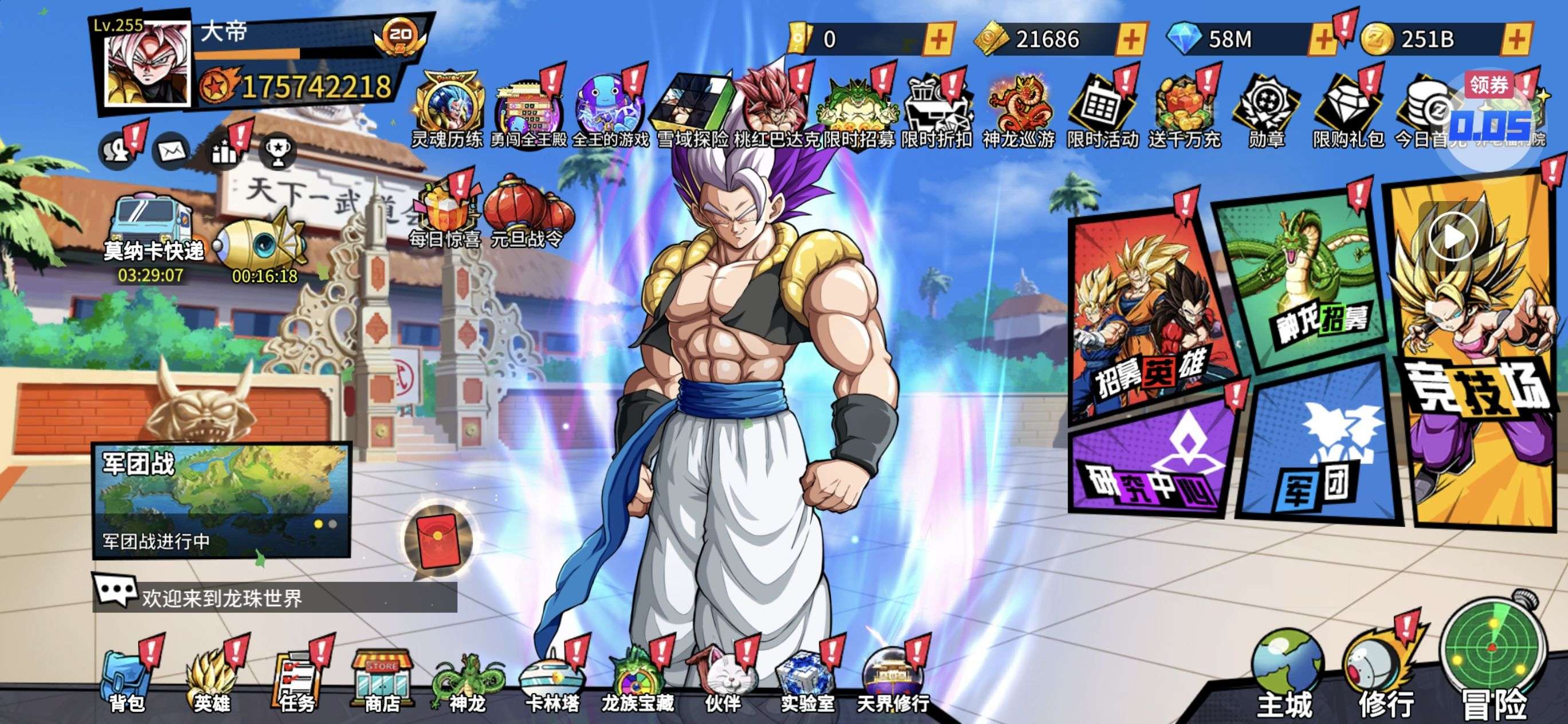Open the 军团战 legion war banner

point(222,499)
